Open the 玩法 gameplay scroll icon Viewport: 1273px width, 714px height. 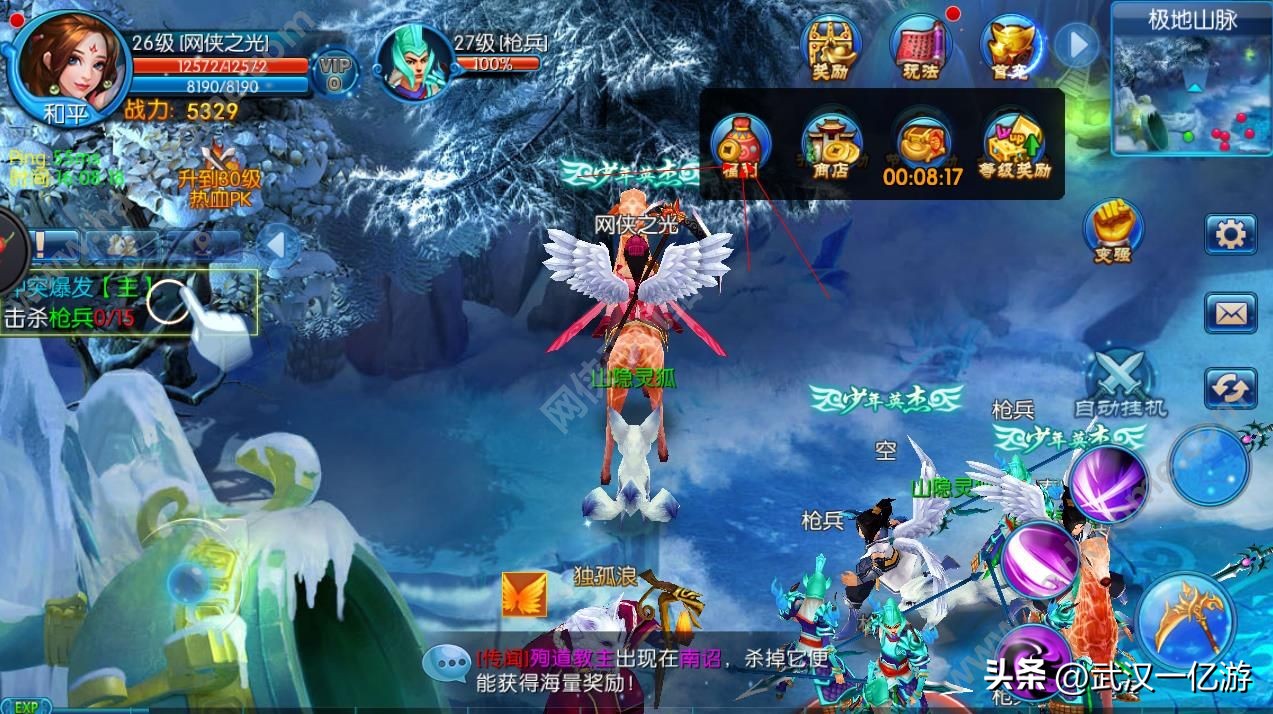(x=920, y=48)
